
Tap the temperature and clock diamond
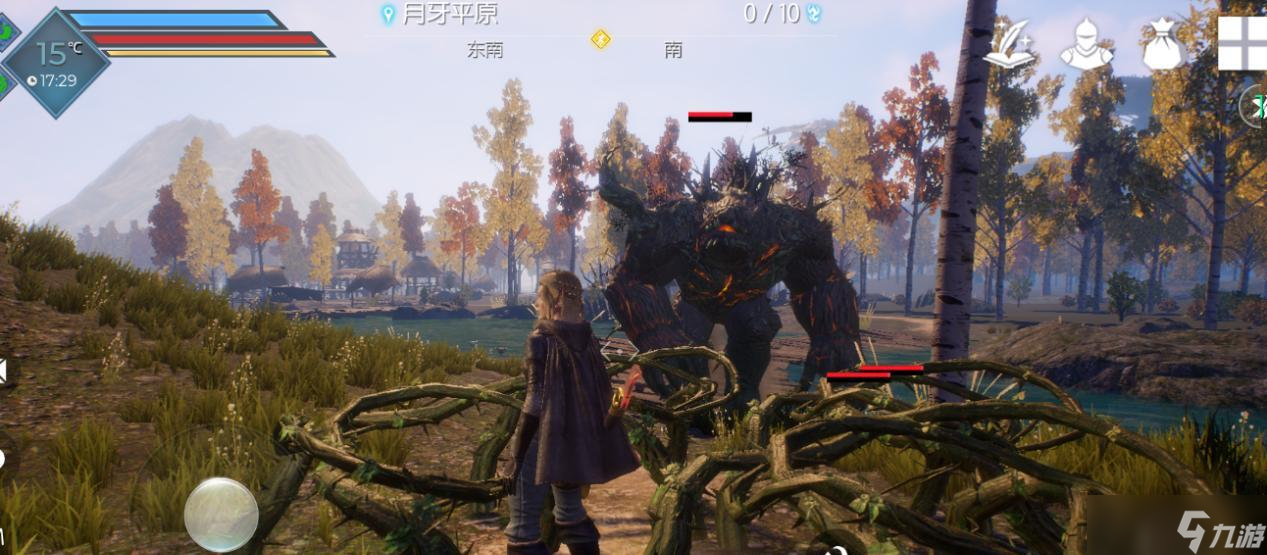56,62
